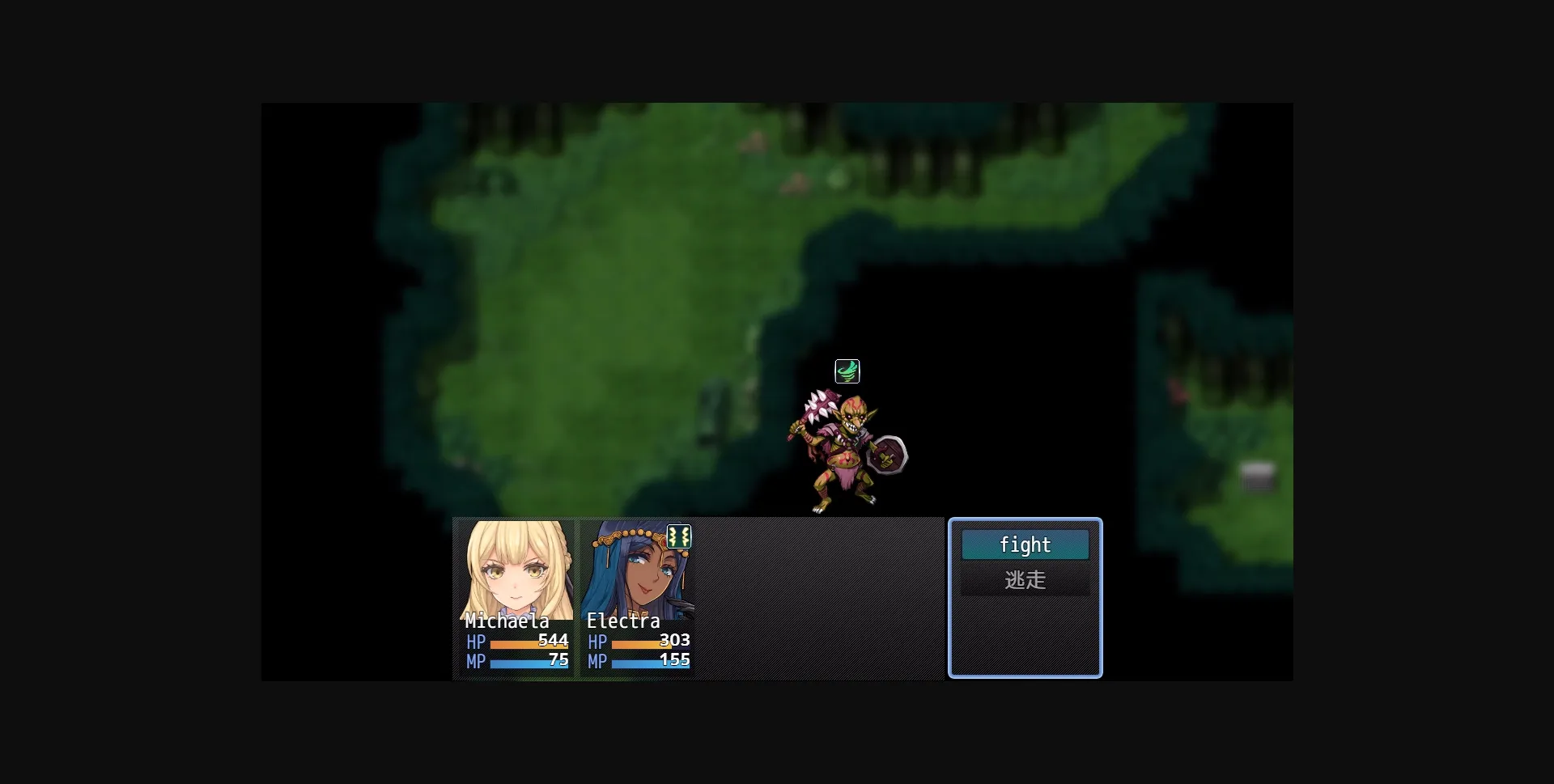
Task: Select the fight command
Action: pos(1025,545)
